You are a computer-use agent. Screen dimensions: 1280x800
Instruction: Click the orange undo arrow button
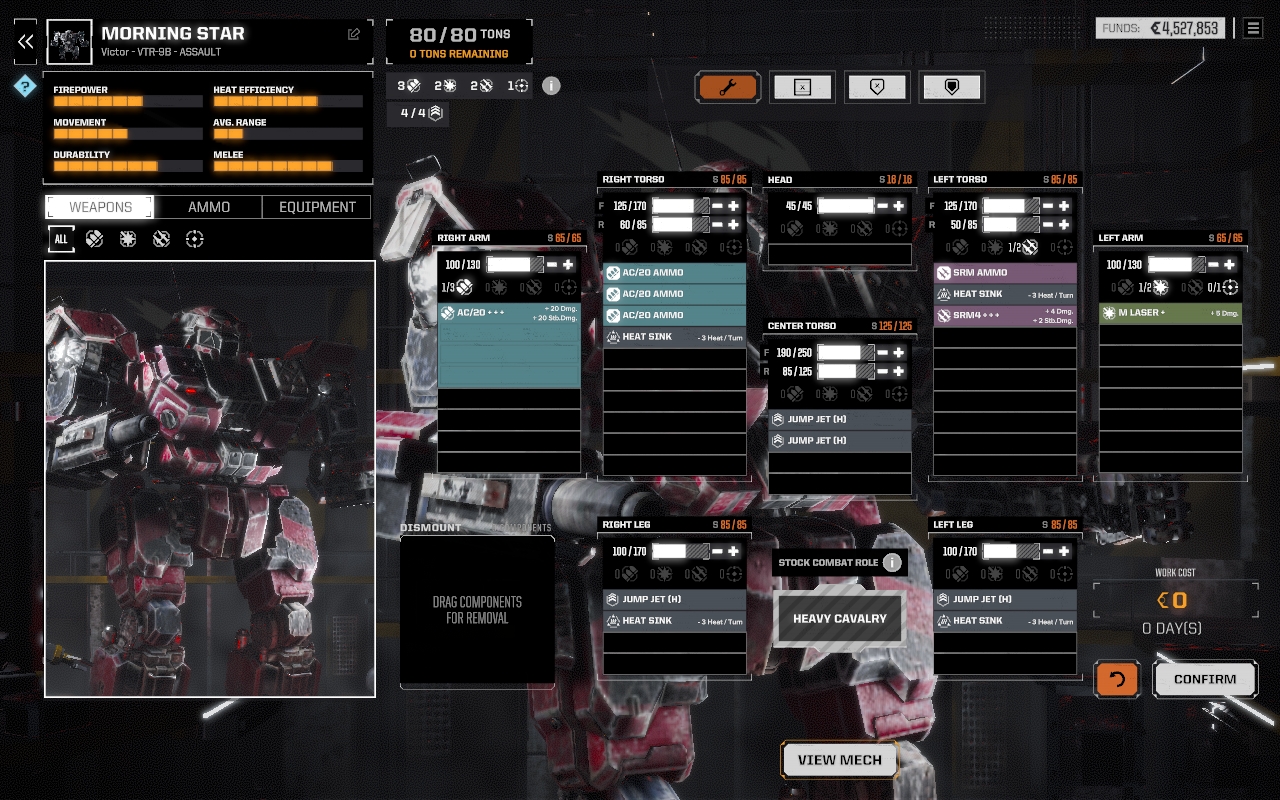1117,679
